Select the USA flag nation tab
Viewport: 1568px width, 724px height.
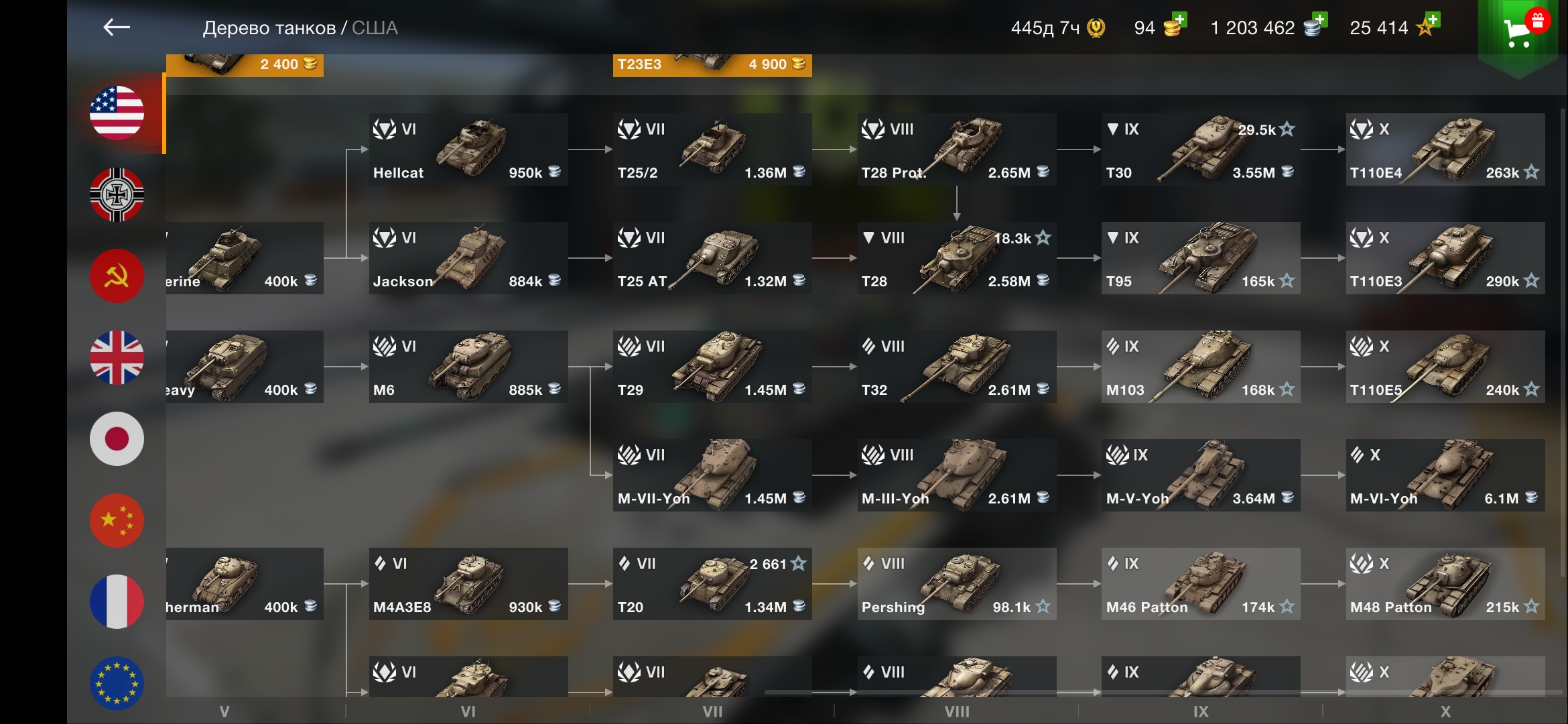117,113
